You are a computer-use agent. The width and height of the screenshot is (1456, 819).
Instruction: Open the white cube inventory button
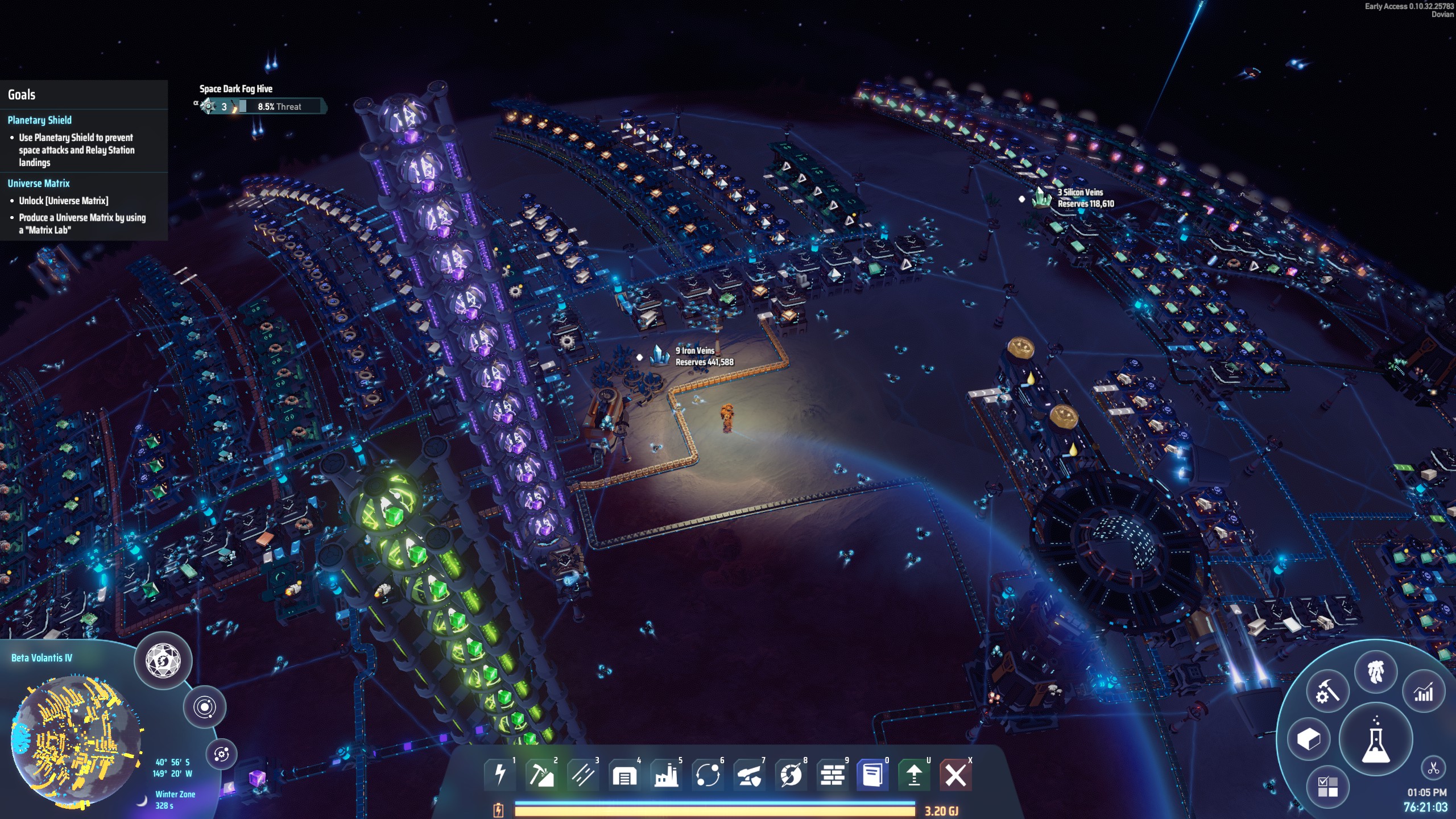pos(1309,739)
